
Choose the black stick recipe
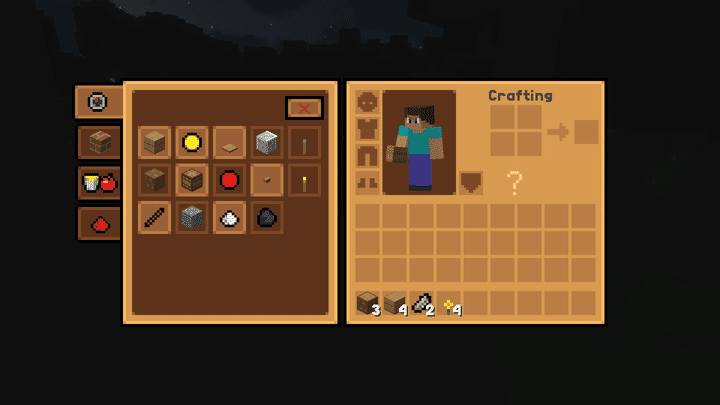coord(154,217)
